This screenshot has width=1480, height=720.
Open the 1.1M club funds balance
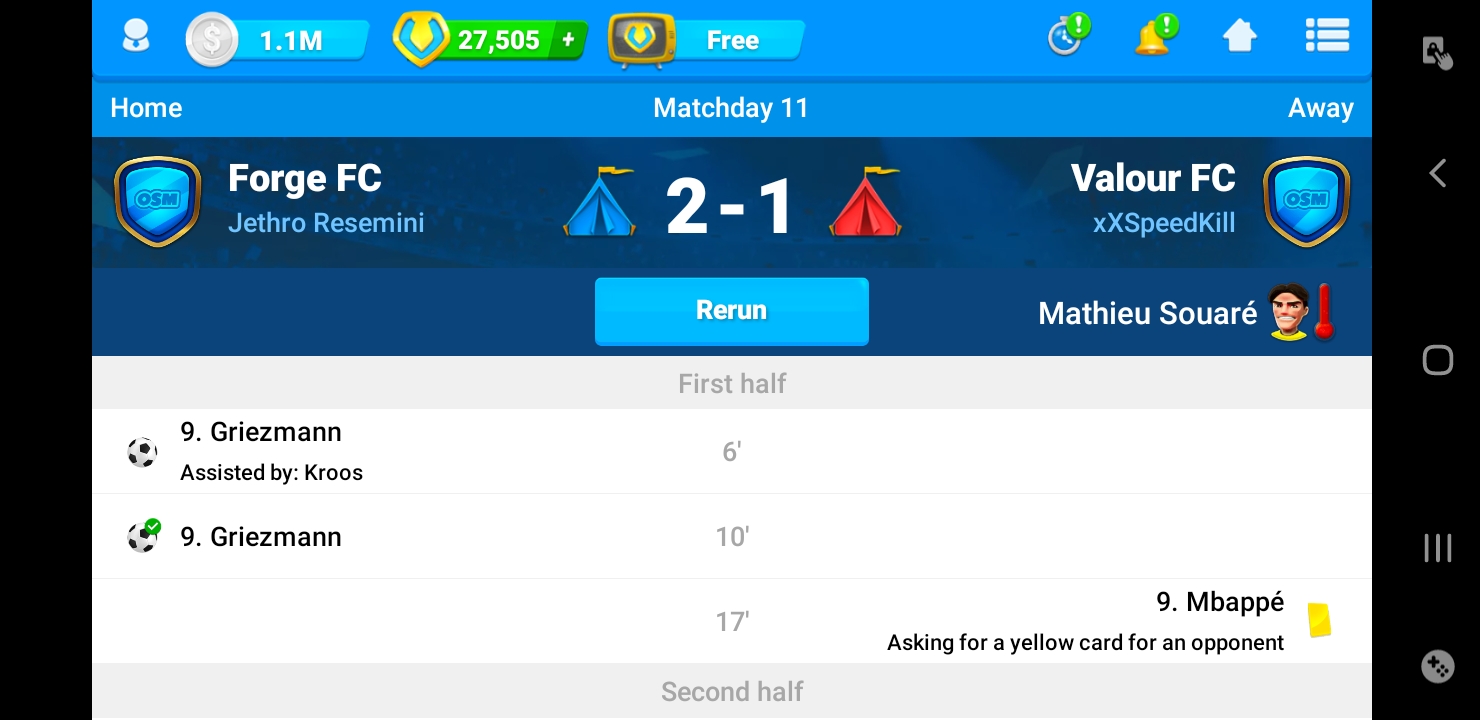(277, 41)
